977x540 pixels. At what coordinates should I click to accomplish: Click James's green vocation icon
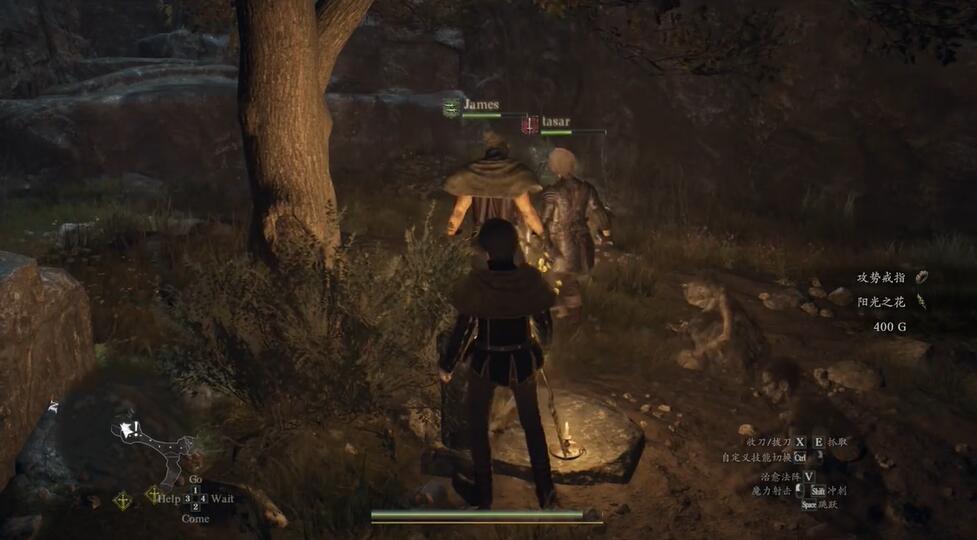coord(451,108)
